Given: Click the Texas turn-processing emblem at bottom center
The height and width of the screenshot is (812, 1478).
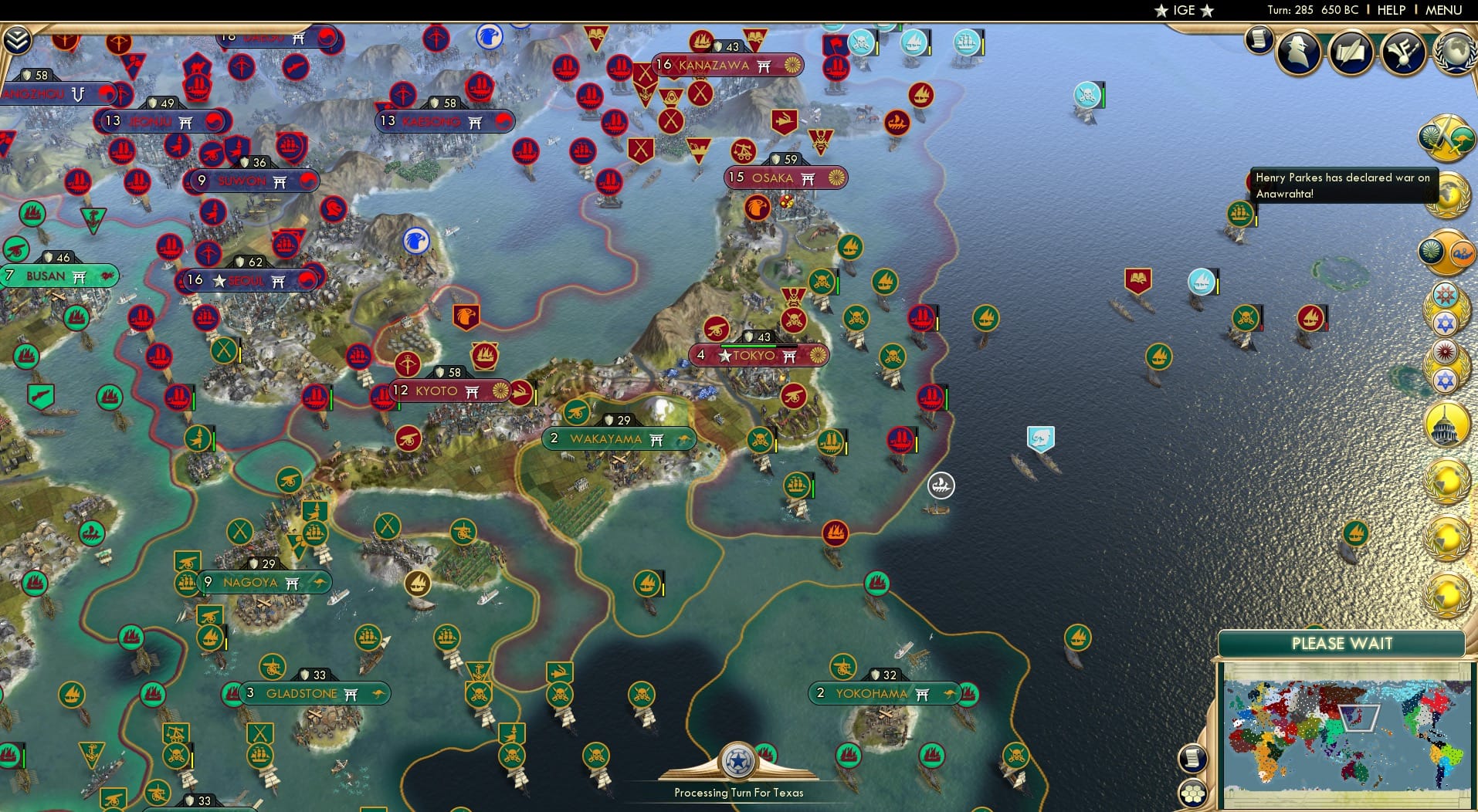Looking at the screenshot, I should click(739, 762).
